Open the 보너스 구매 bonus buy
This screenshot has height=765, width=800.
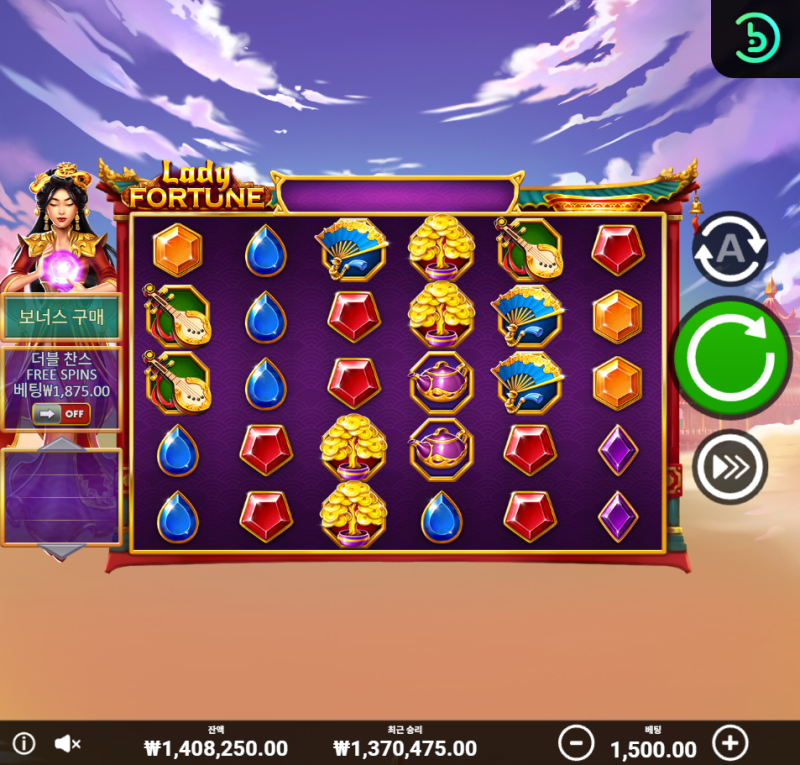click(x=62, y=317)
